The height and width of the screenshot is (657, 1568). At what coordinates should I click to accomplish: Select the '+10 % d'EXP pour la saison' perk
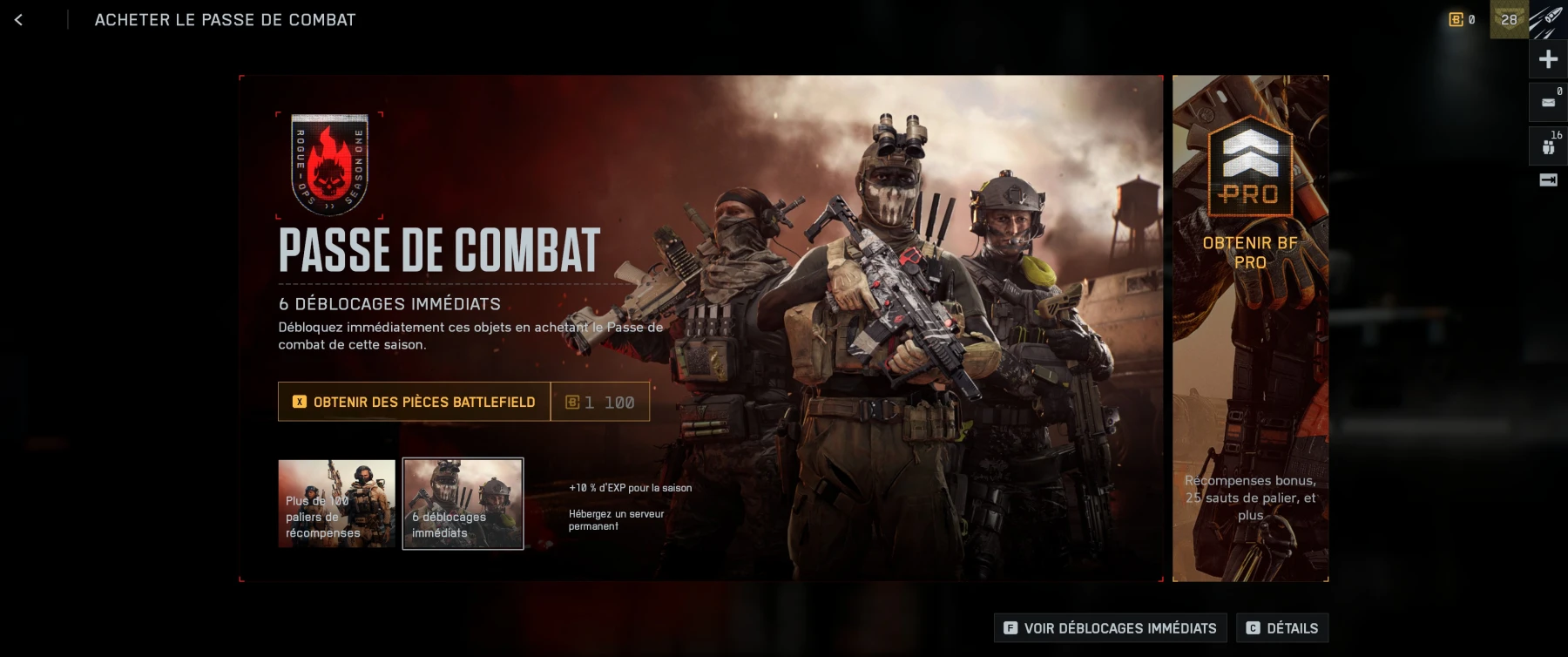coord(630,488)
